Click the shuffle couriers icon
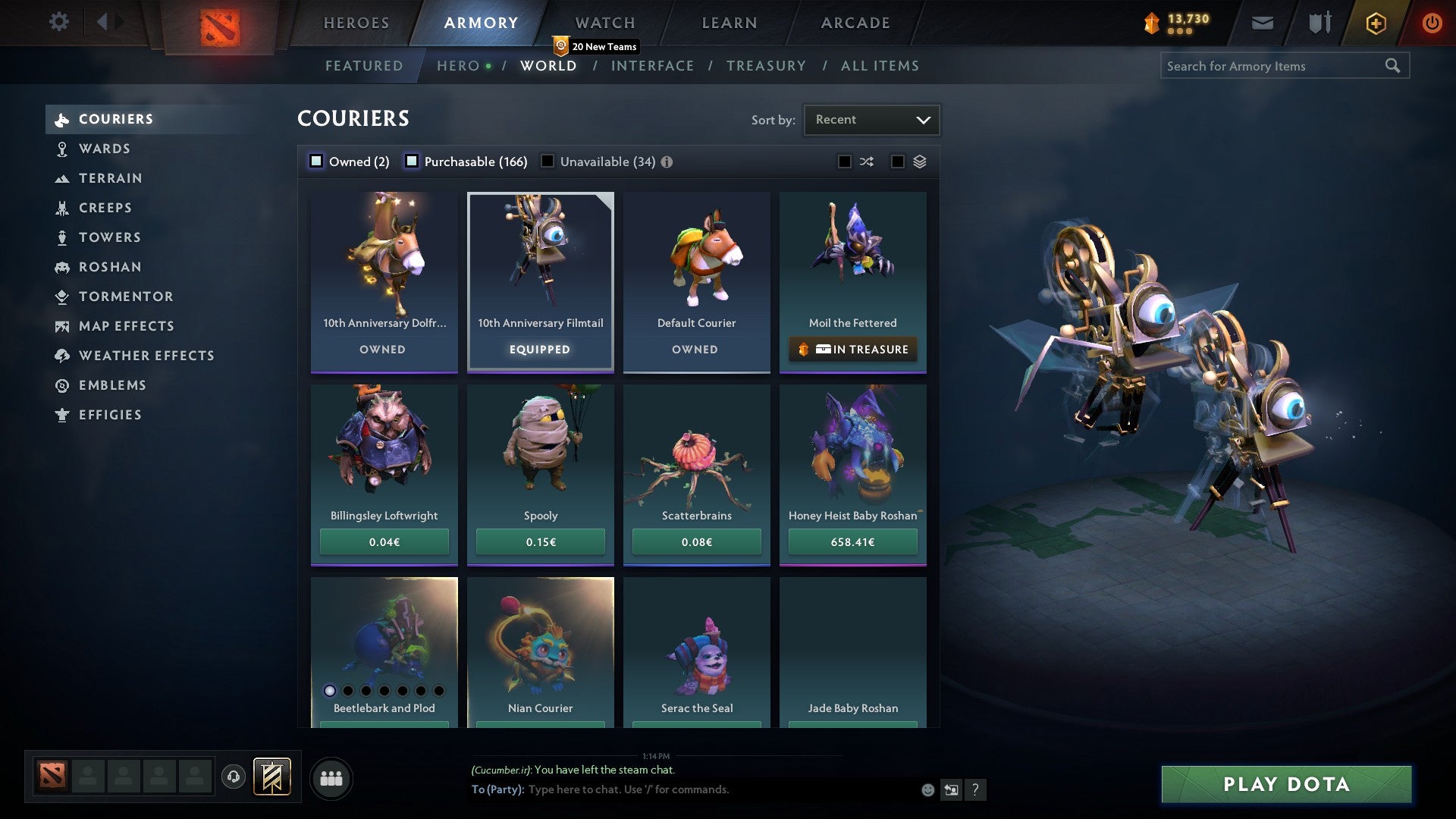1456x819 pixels. (x=866, y=162)
